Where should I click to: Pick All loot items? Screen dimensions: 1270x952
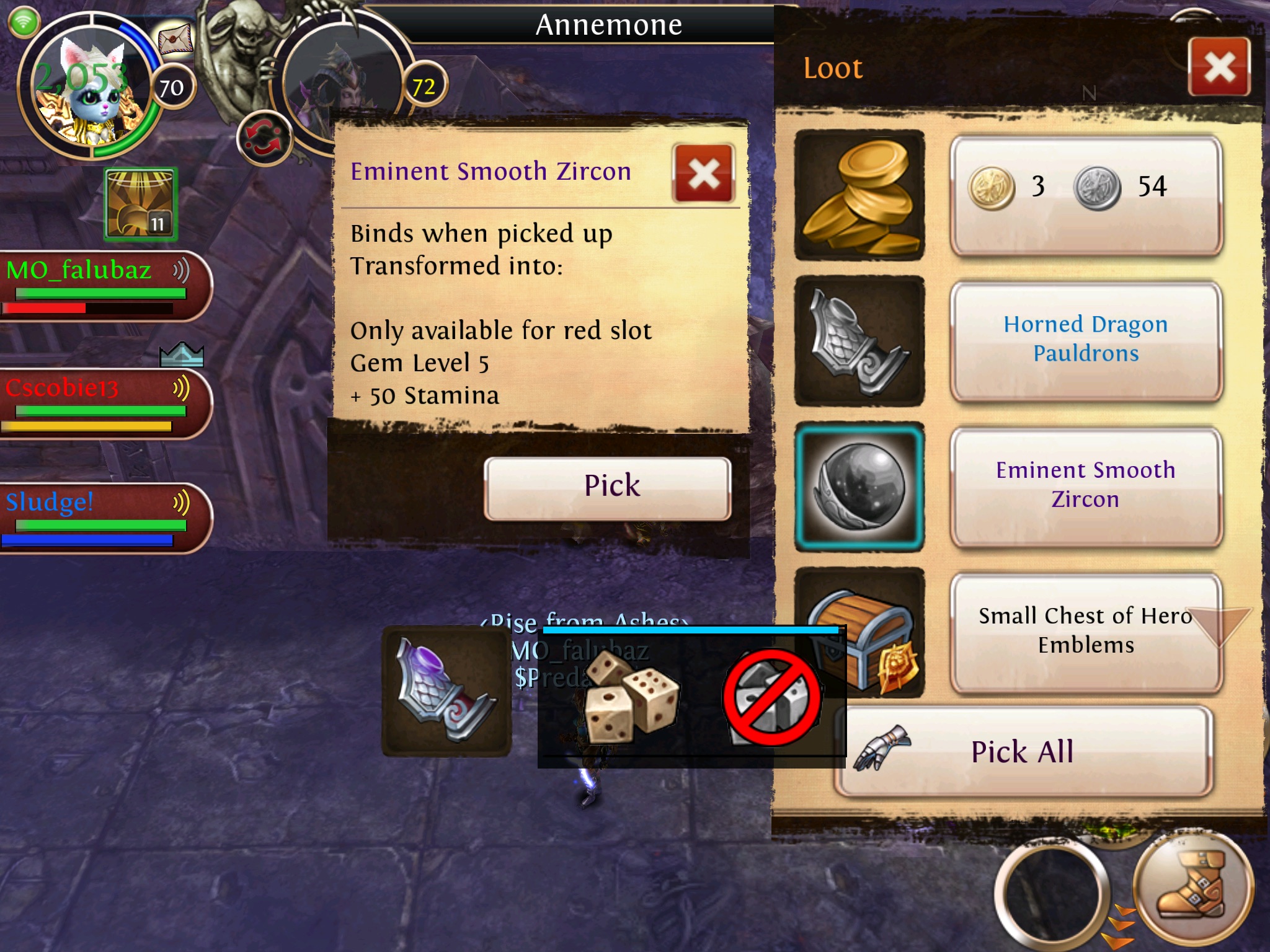pyautogui.click(x=1023, y=751)
